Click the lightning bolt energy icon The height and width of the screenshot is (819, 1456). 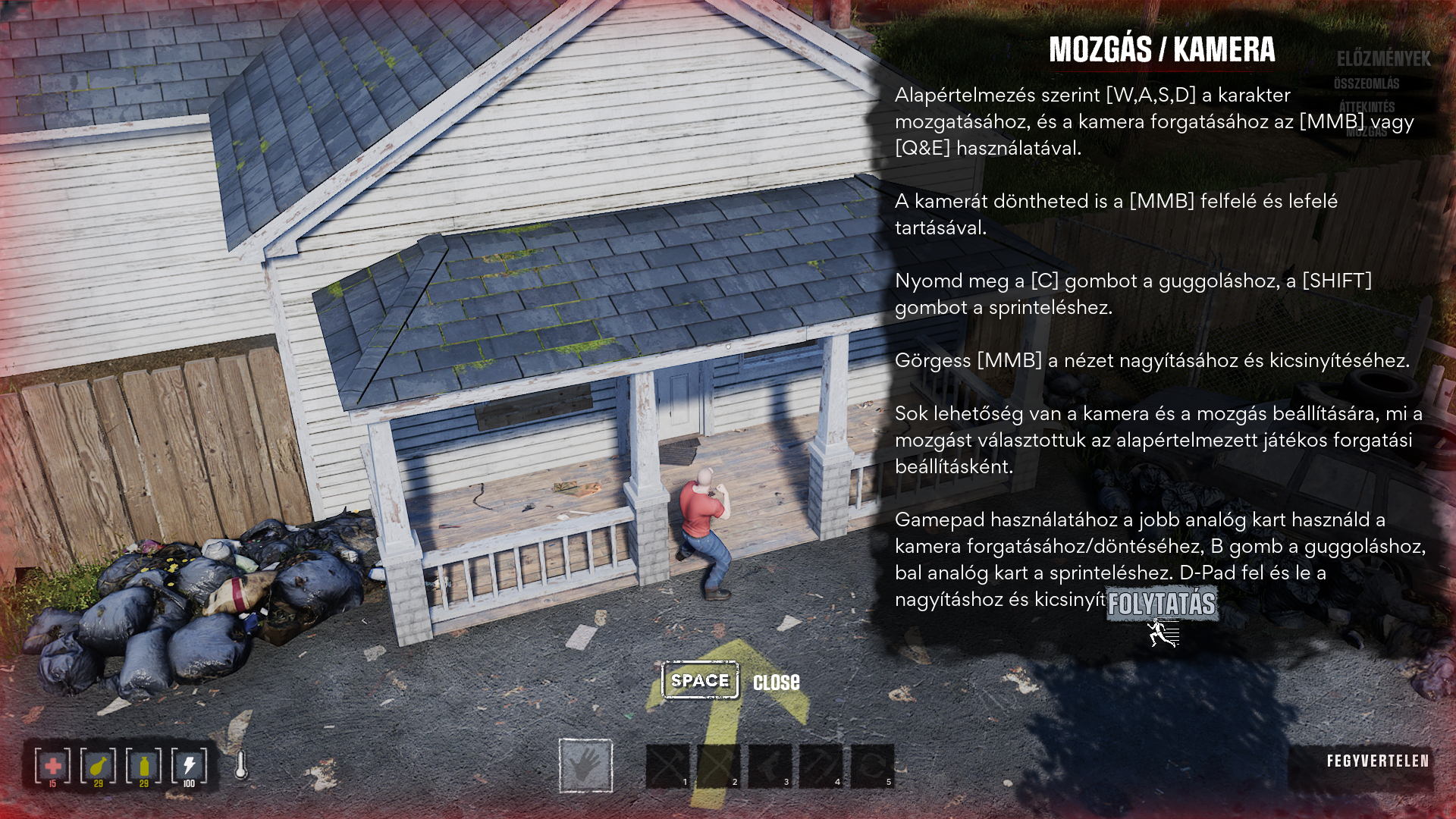click(190, 766)
